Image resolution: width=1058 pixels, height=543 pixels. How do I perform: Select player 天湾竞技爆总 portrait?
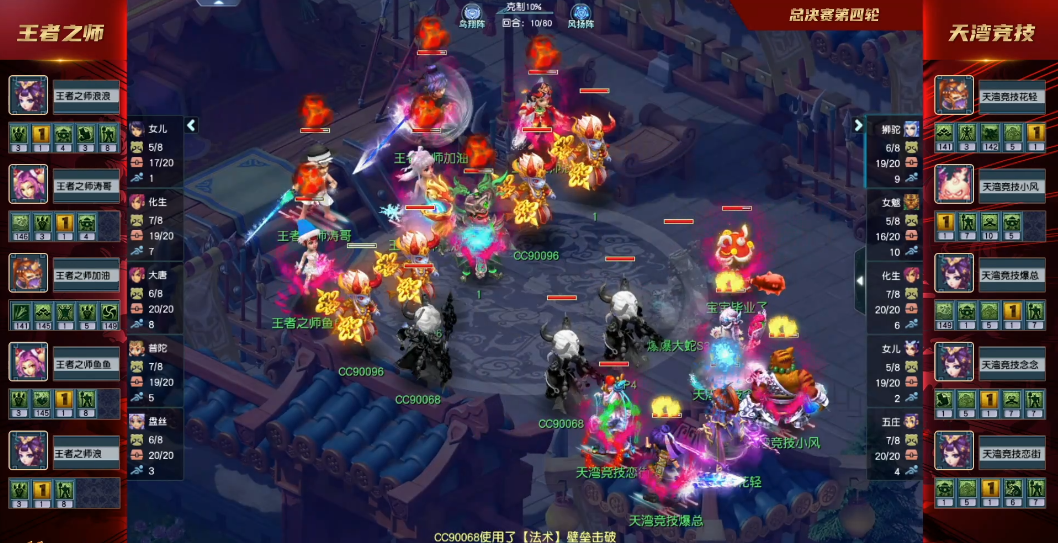[x=954, y=273]
